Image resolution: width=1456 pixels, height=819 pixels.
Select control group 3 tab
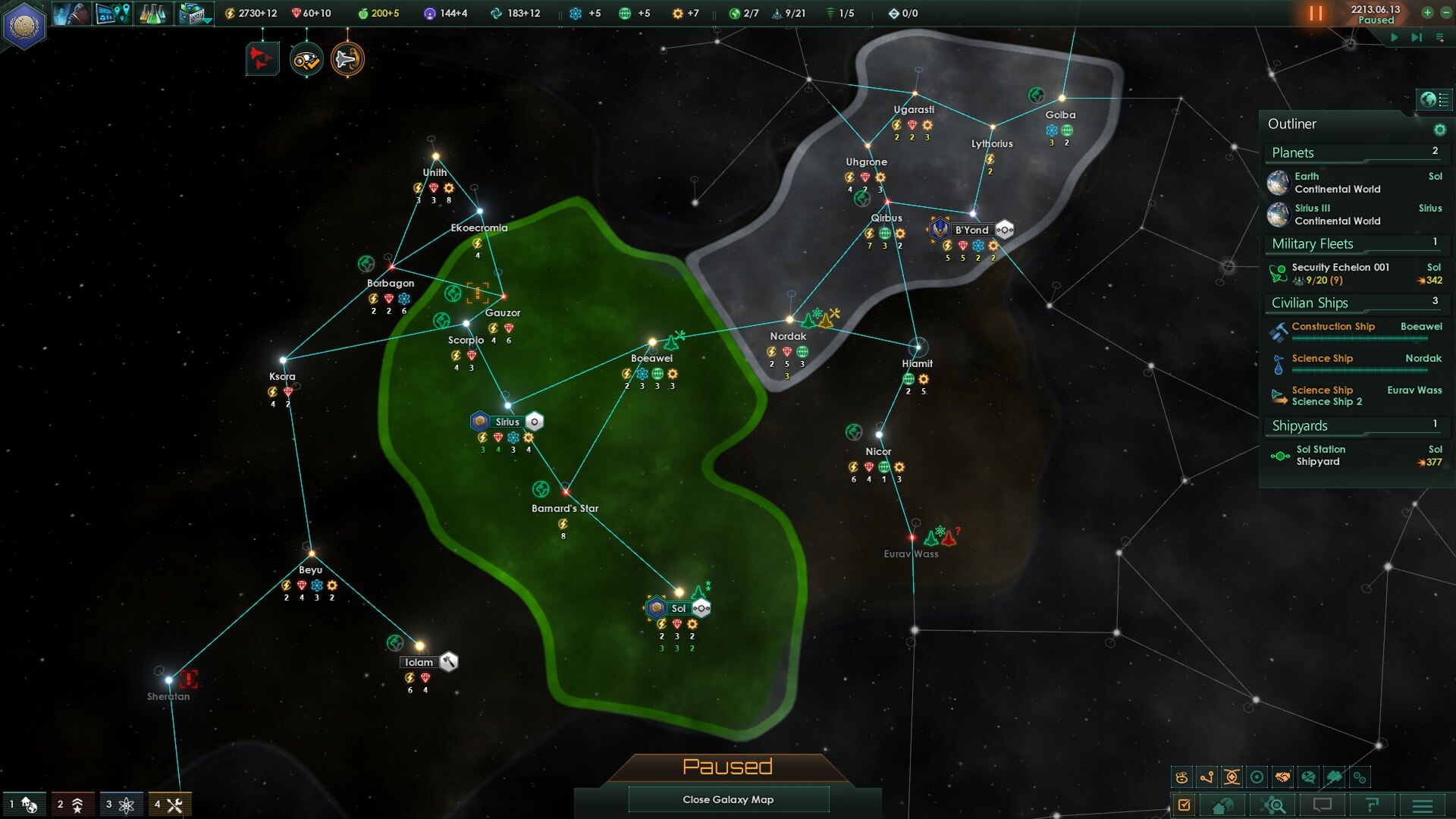click(120, 805)
